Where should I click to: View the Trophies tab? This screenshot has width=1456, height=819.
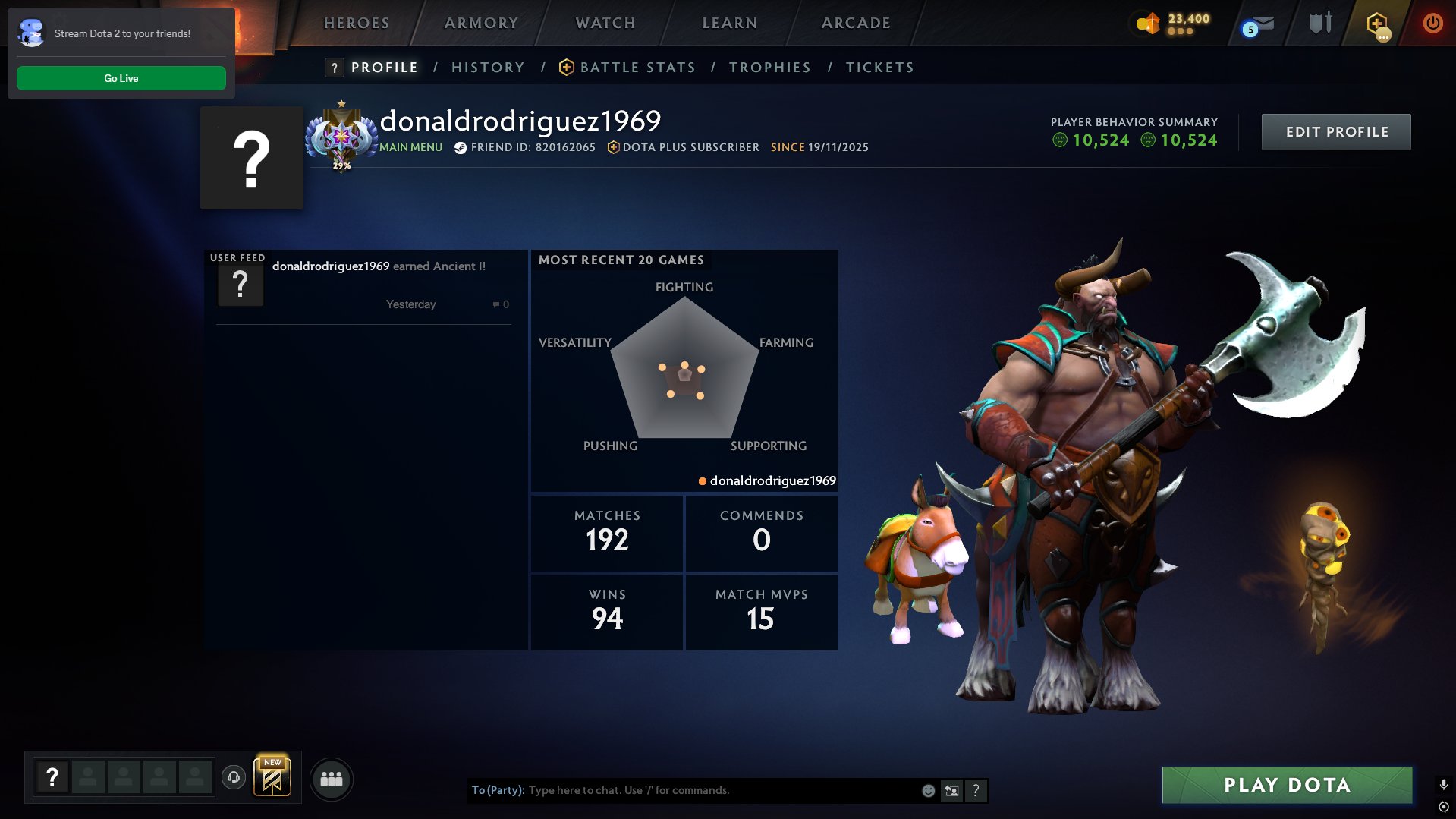tap(769, 68)
